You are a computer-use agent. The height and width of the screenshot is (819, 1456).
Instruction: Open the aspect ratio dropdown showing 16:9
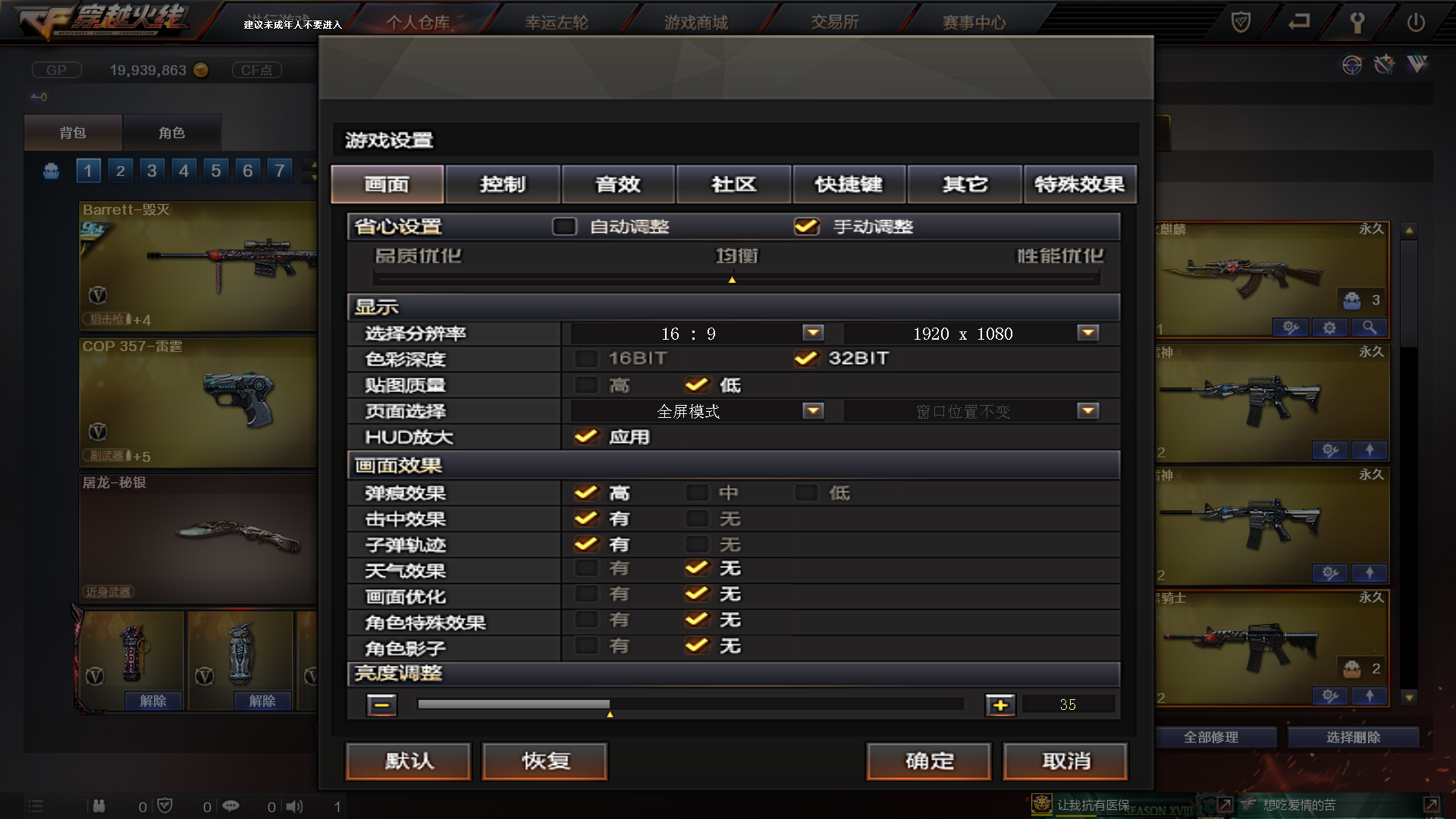811,333
